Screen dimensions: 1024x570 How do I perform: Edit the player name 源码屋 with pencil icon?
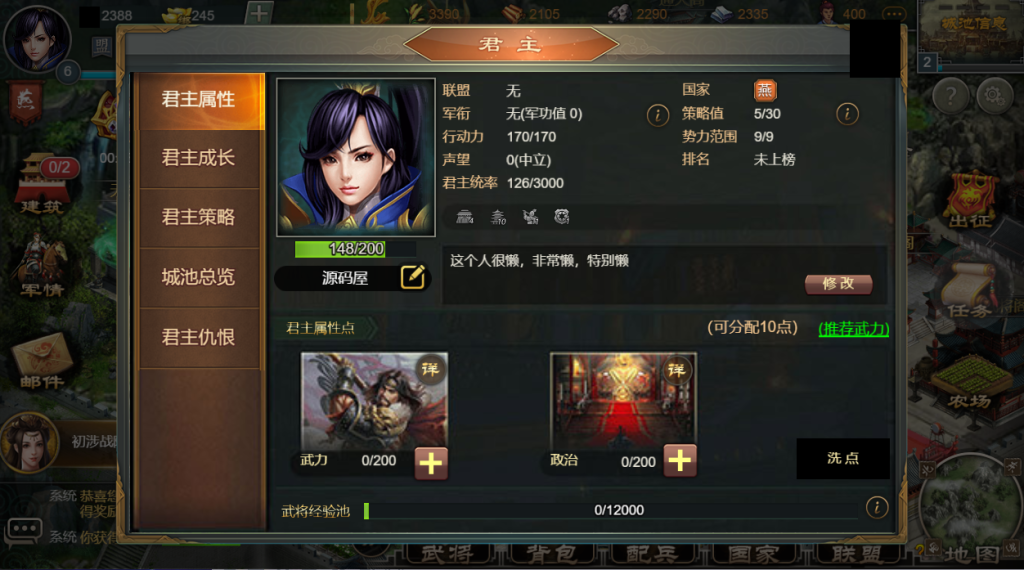point(413,277)
